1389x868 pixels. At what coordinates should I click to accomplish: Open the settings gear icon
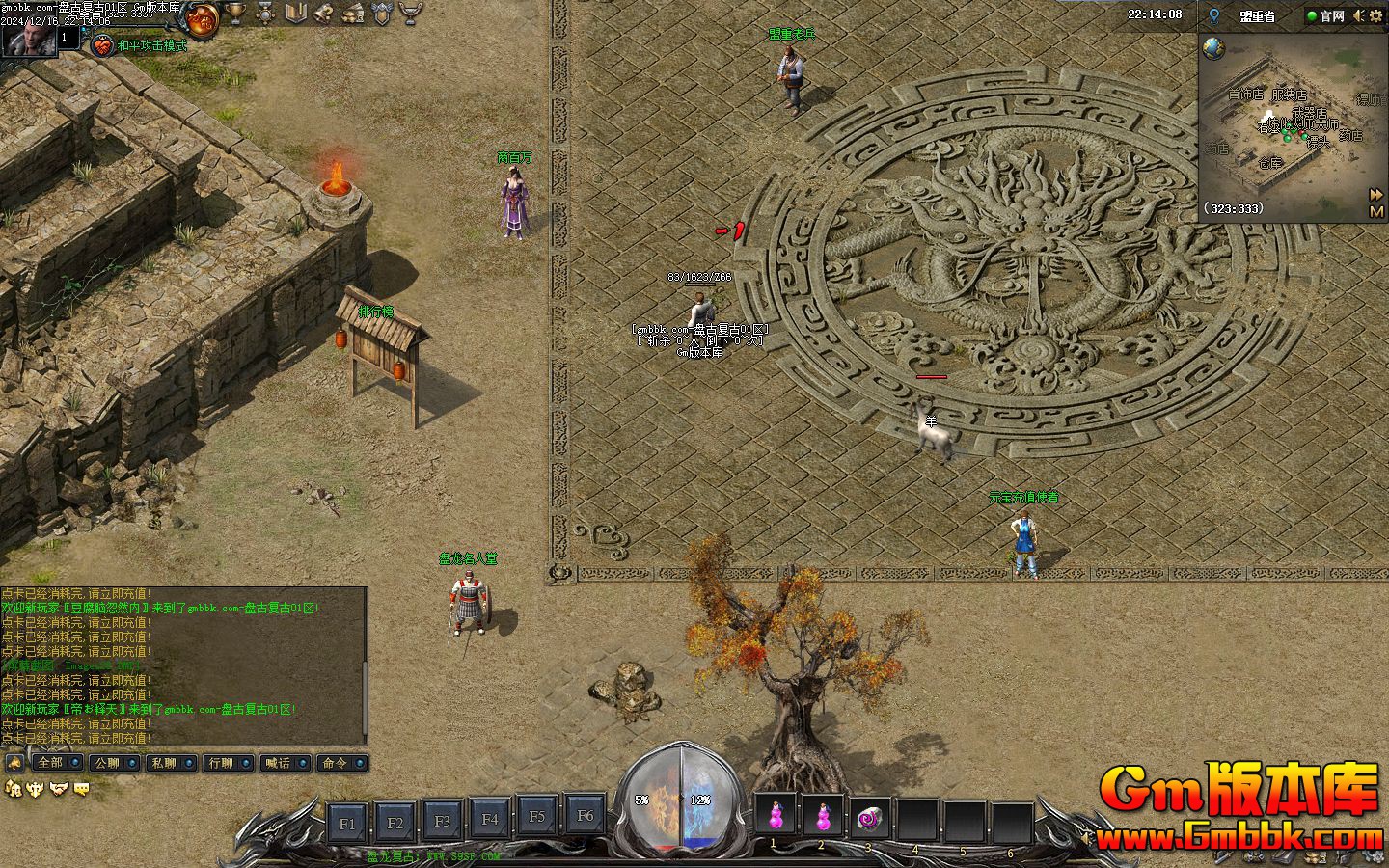coord(1376,15)
